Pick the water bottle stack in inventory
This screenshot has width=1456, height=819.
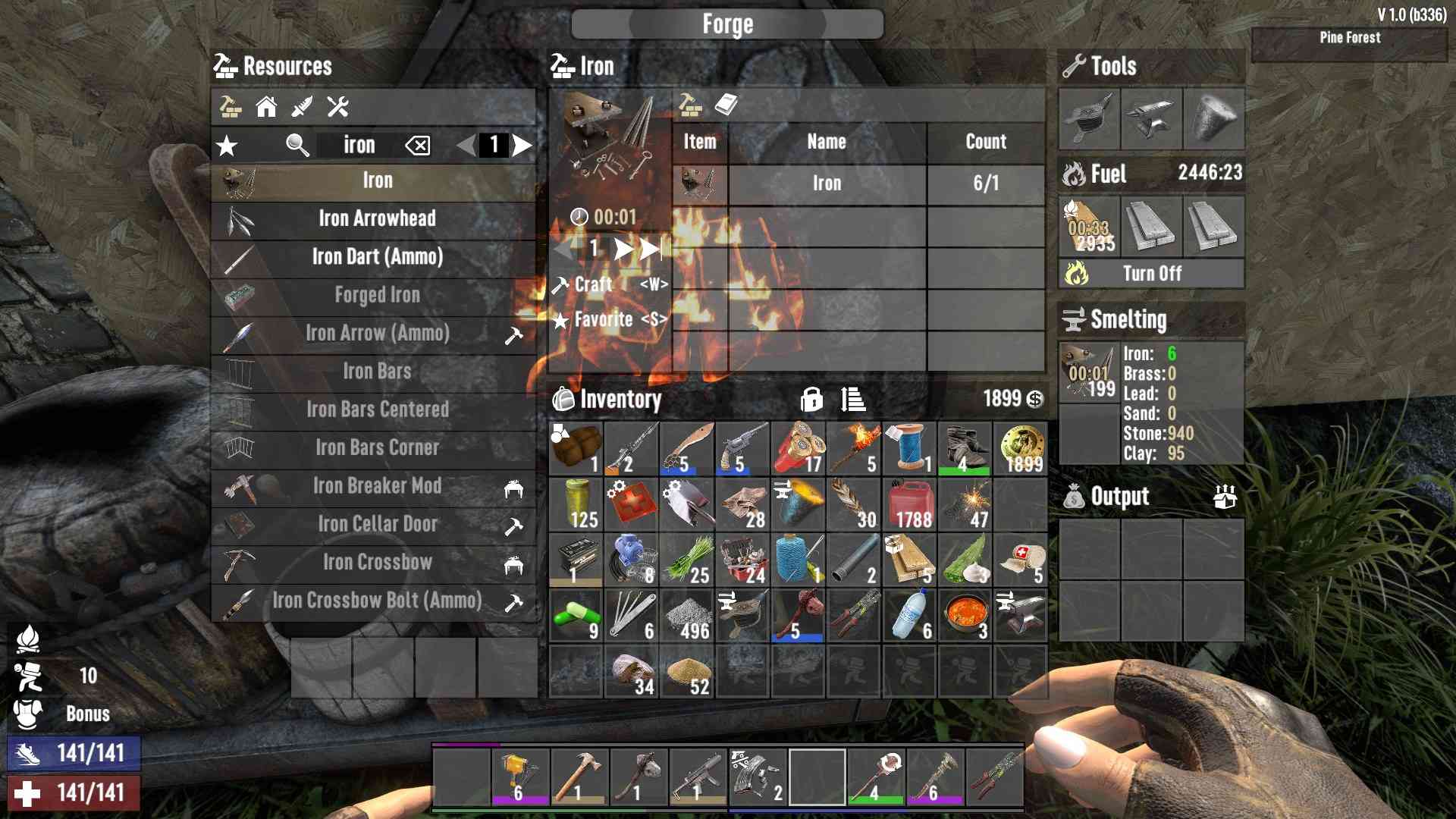pos(908,617)
